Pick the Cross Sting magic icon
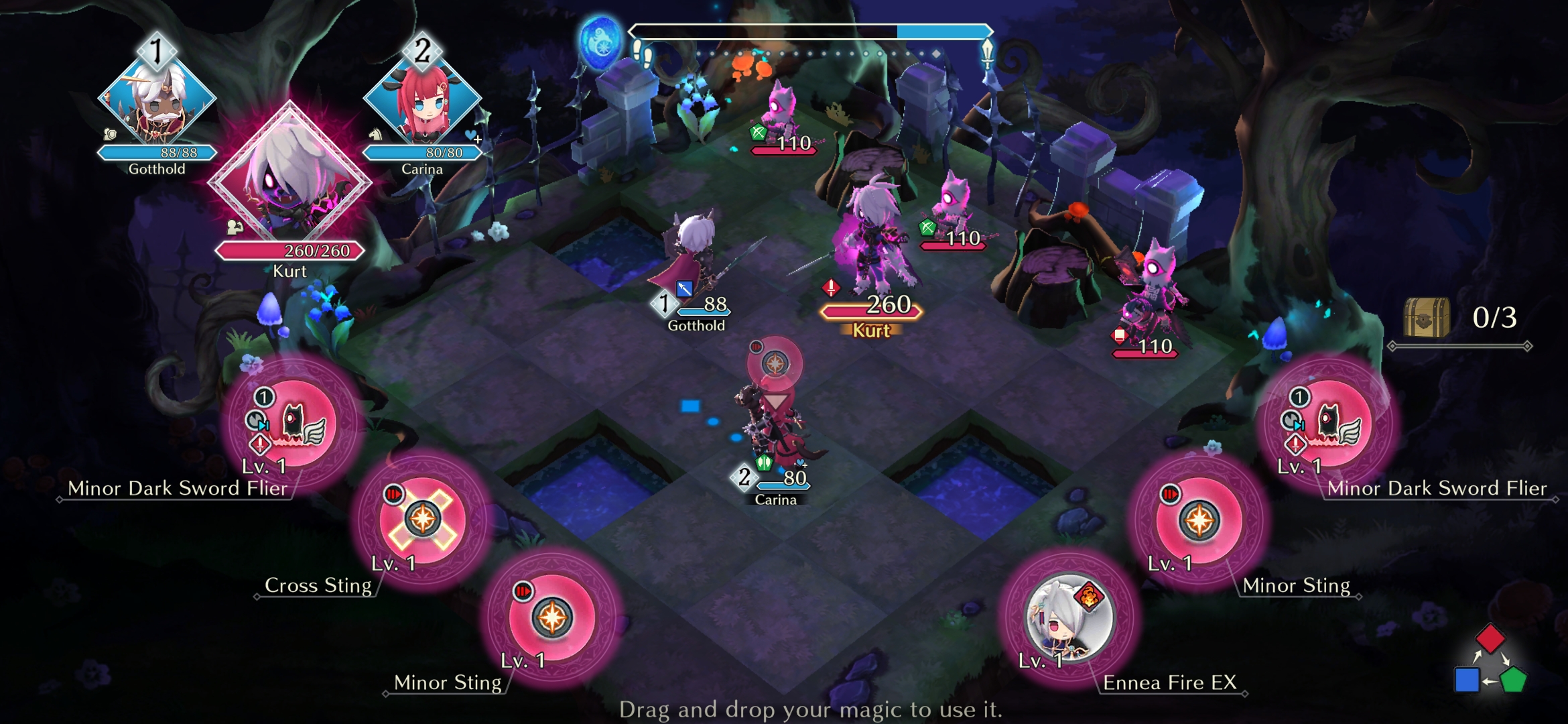Viewport: 1568px width, 724px height. point(422,520)
